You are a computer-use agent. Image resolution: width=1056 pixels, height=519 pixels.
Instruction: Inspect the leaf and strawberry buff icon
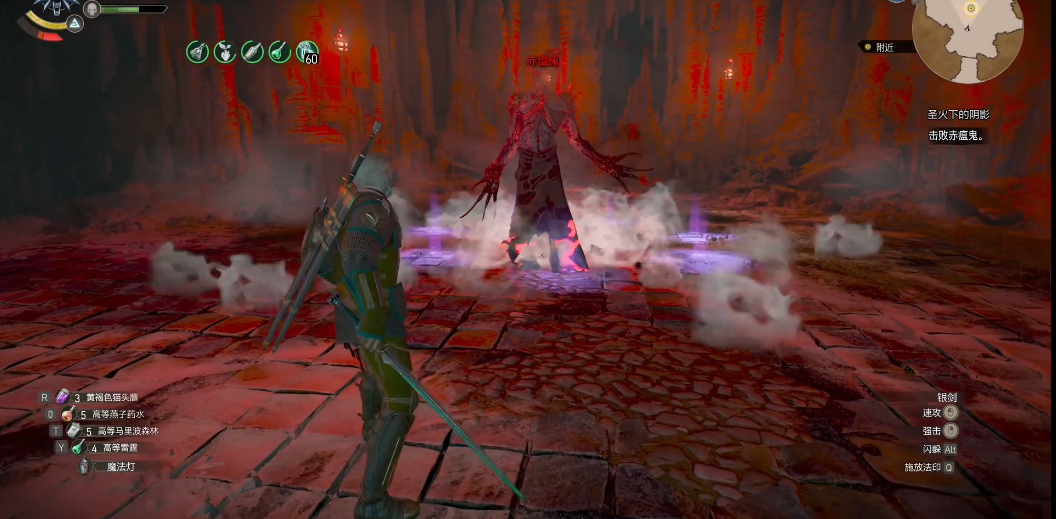(x=225, y=51)
